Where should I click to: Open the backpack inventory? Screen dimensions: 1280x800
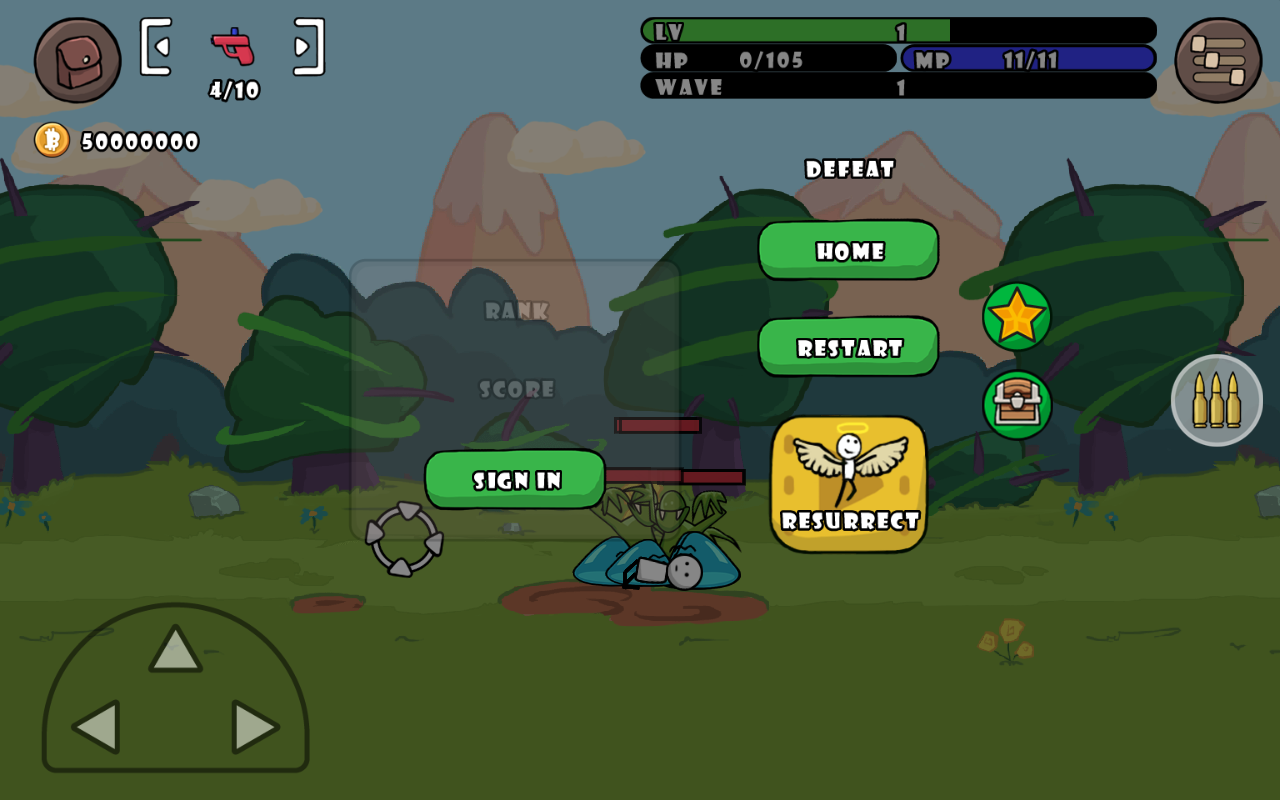[77, 60]
